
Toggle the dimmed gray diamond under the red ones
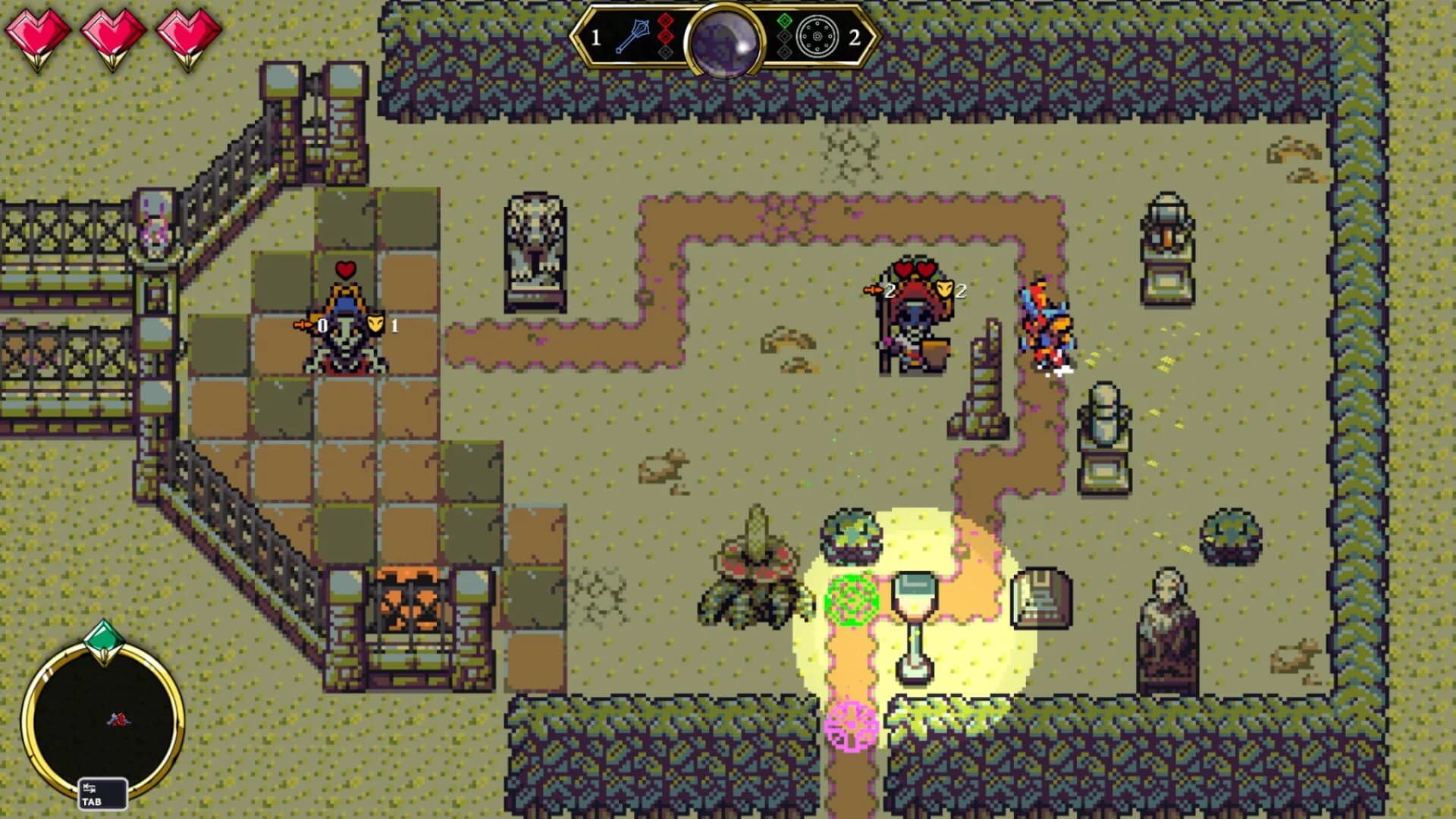(x=665, y=52)
